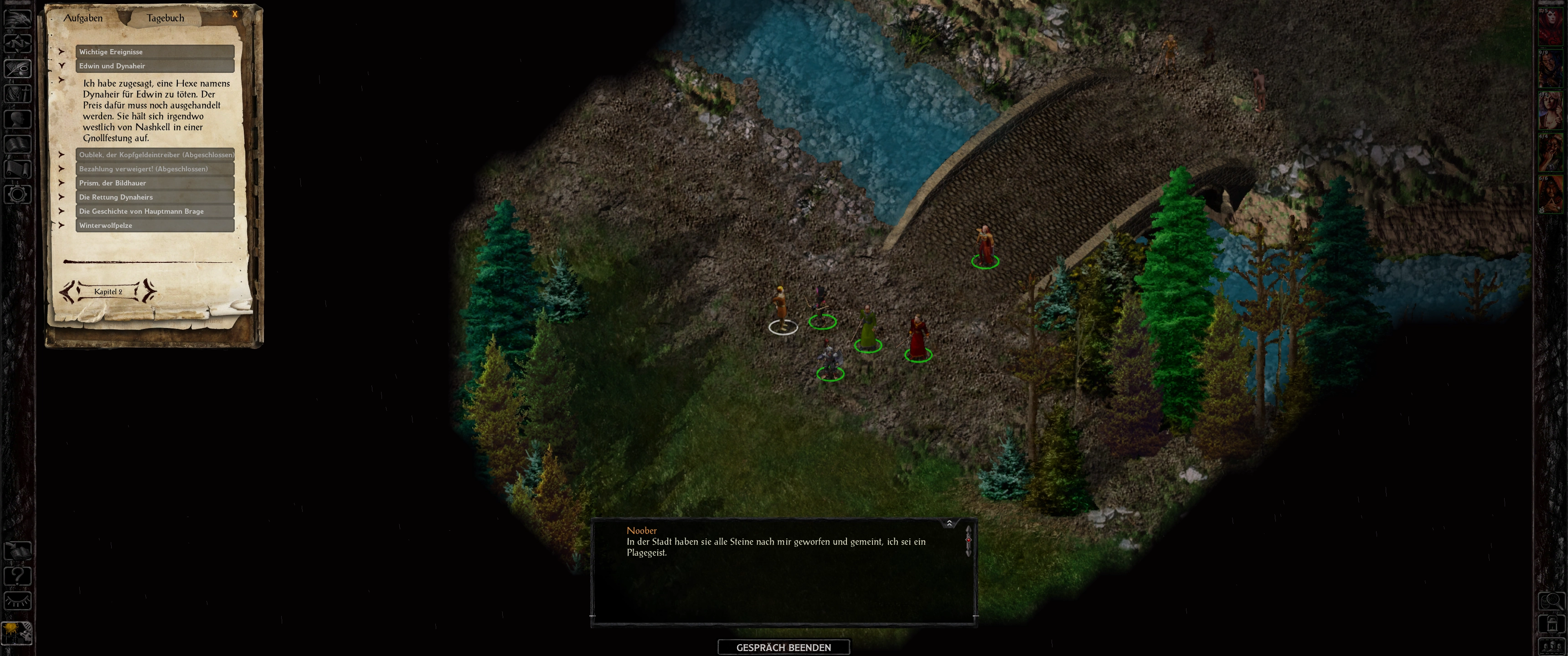Toggle the closed-eye interface hide button
1568x656 pixels.
[x=17, y=601]
